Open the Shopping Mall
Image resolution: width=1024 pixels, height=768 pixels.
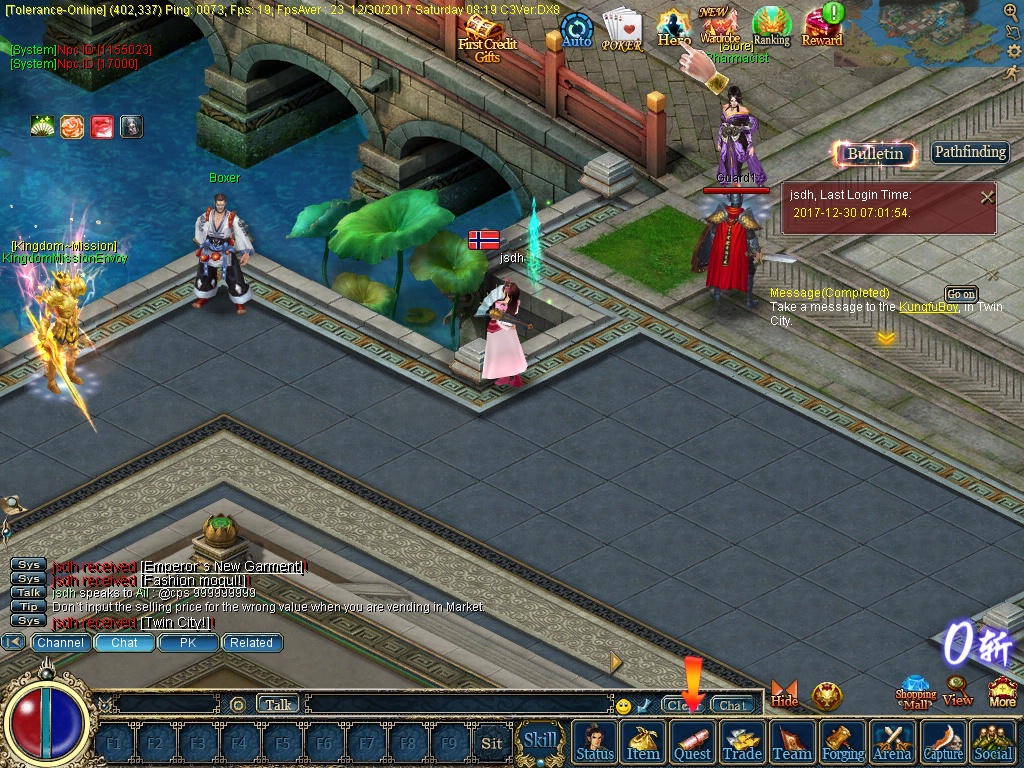point(915,691)
